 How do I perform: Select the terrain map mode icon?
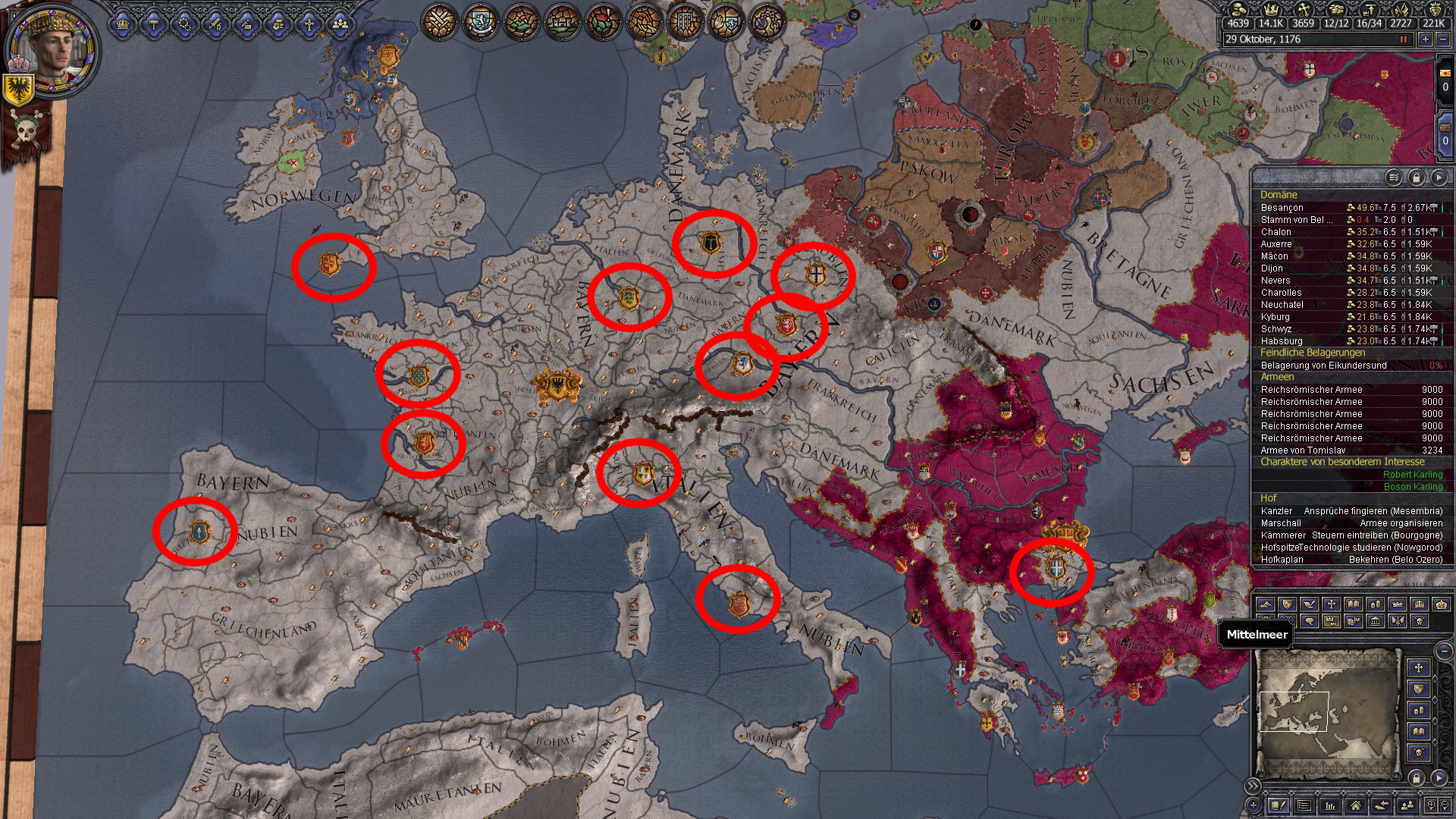[1264, 604]
